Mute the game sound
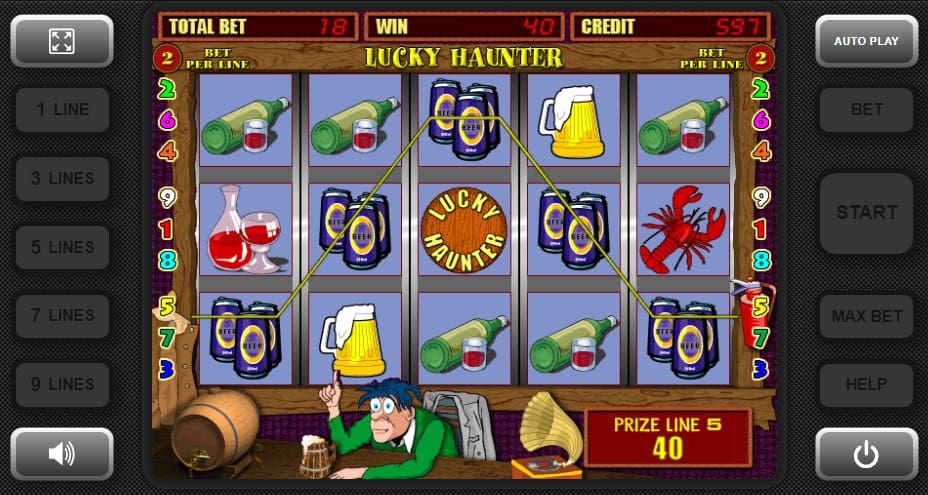928x495 pixels. pyautogui.click(x=62, y=454)
